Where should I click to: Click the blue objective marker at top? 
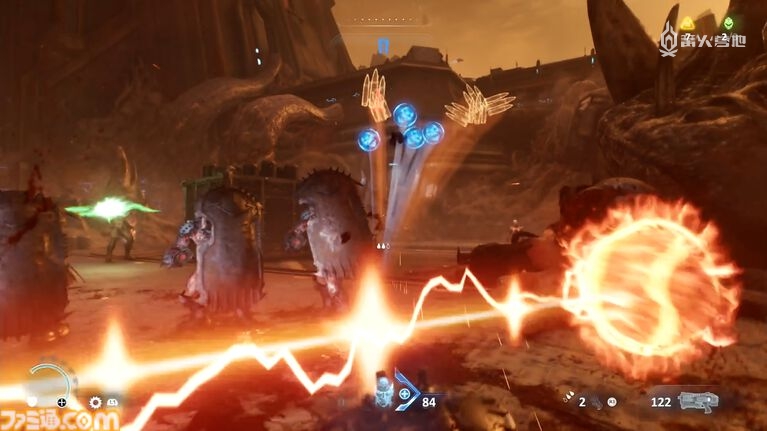(383, 45)
